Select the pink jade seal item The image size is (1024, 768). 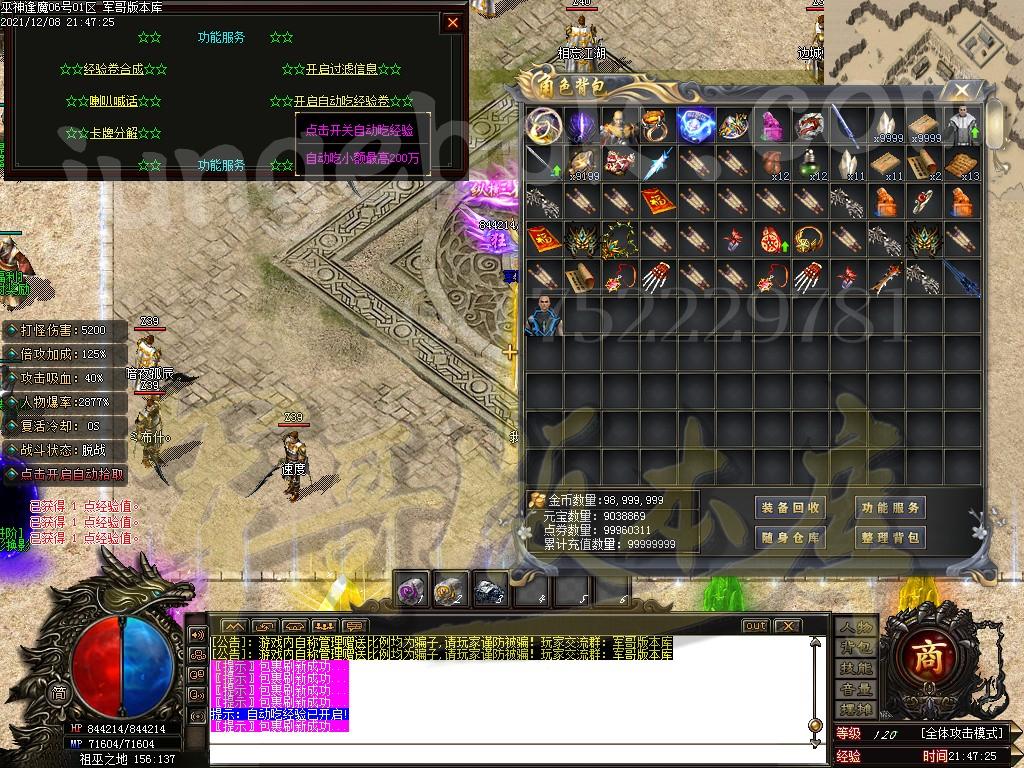coord(771,125)
